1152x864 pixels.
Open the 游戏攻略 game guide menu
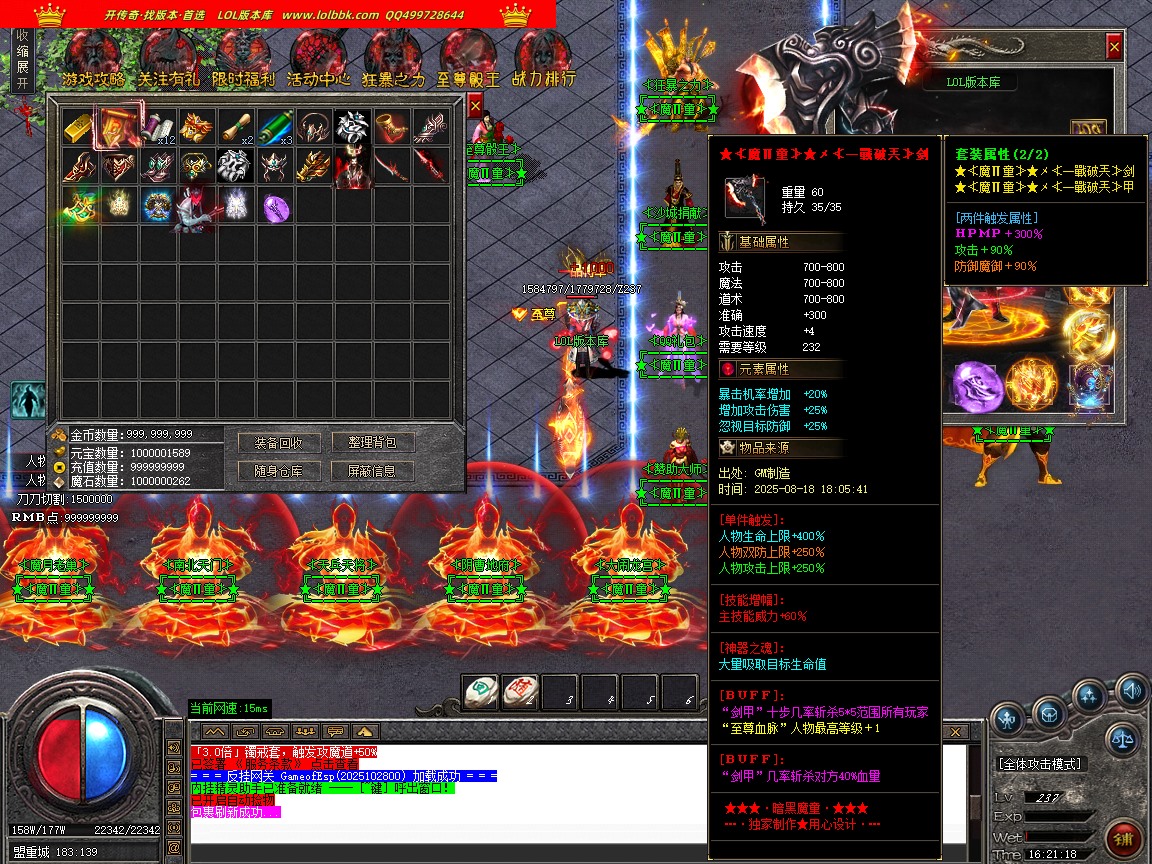click(93, 60)
